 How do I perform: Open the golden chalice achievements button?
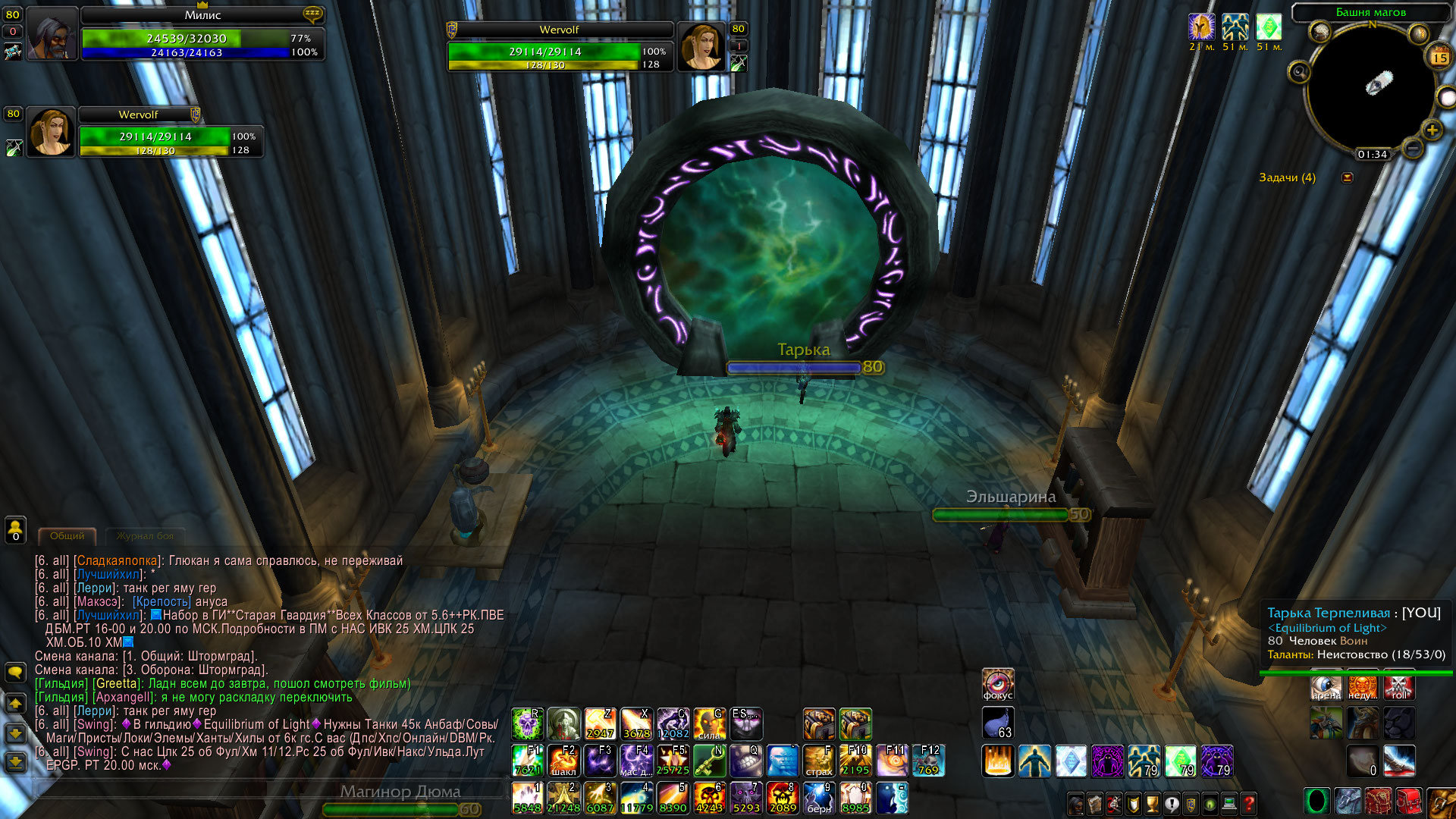click(1152, 803)
